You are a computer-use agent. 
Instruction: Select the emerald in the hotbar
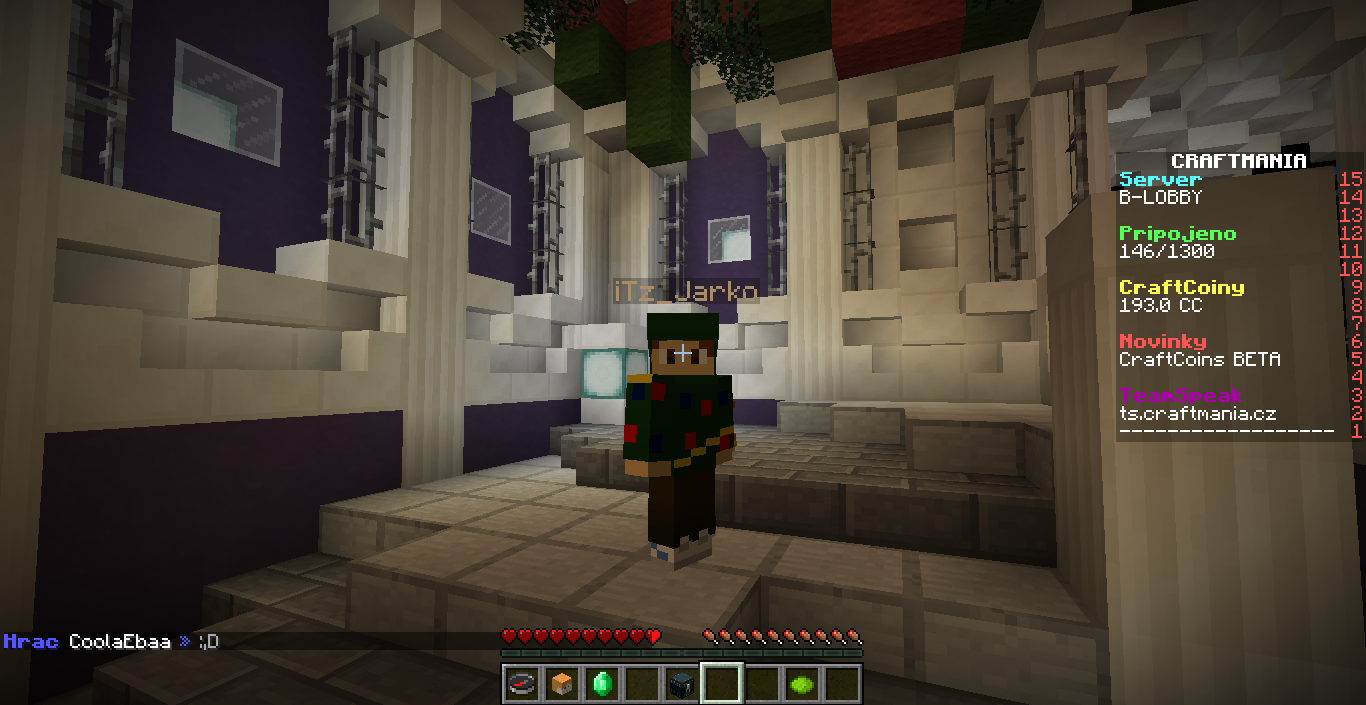tap(601, 684)
